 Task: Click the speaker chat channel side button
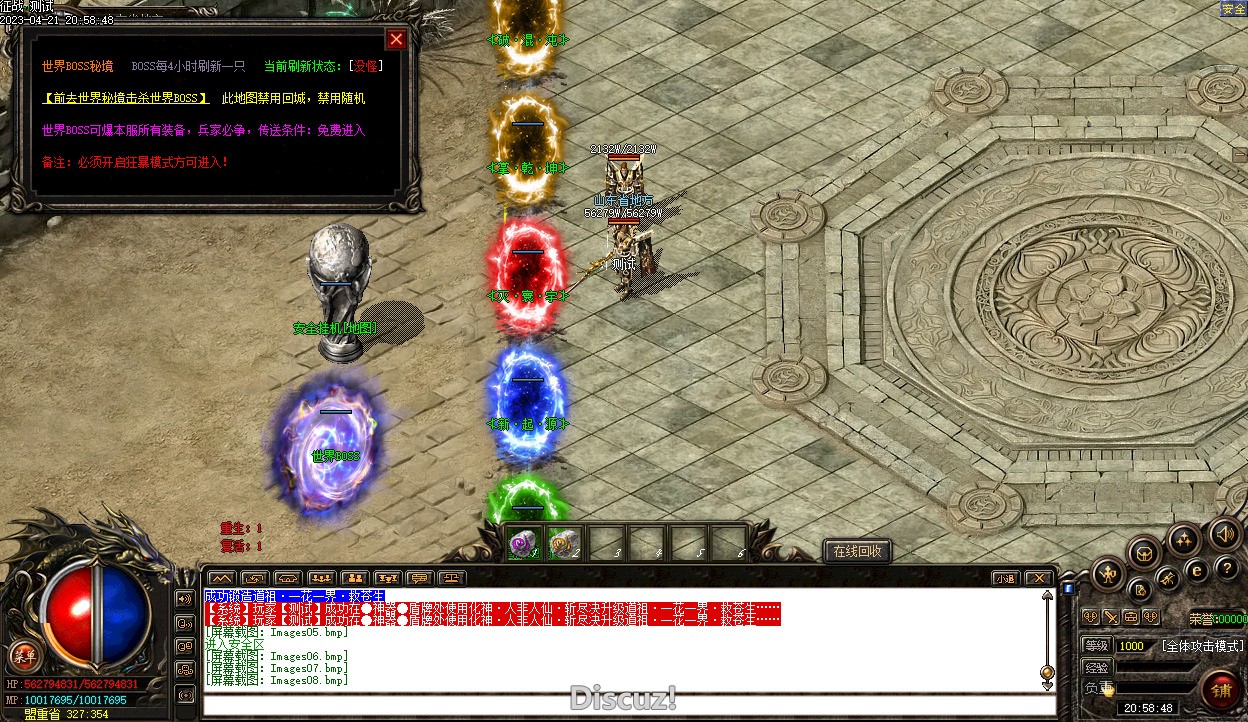pos(184,599)
